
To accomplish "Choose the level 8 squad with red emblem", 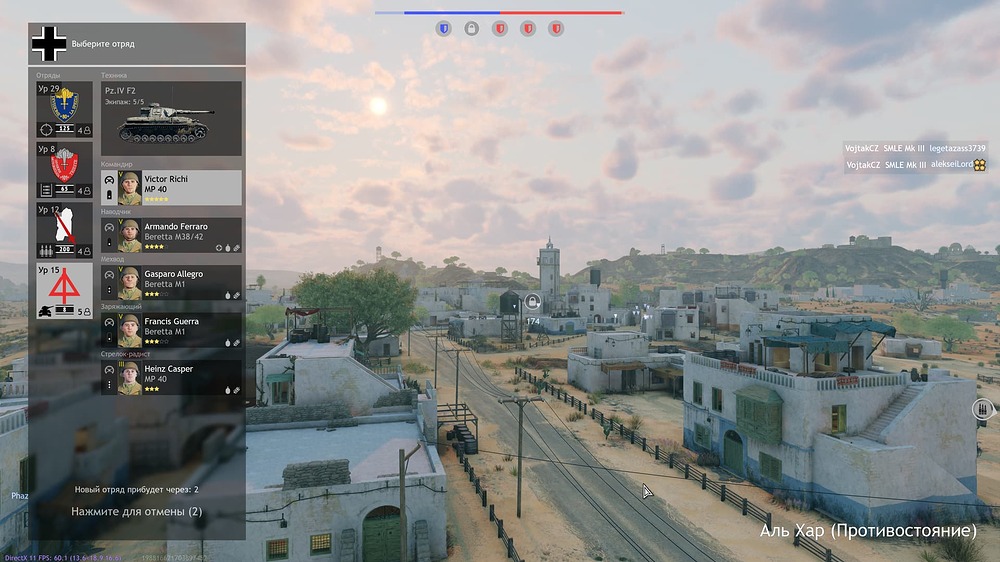I will (x=64, y=169).
